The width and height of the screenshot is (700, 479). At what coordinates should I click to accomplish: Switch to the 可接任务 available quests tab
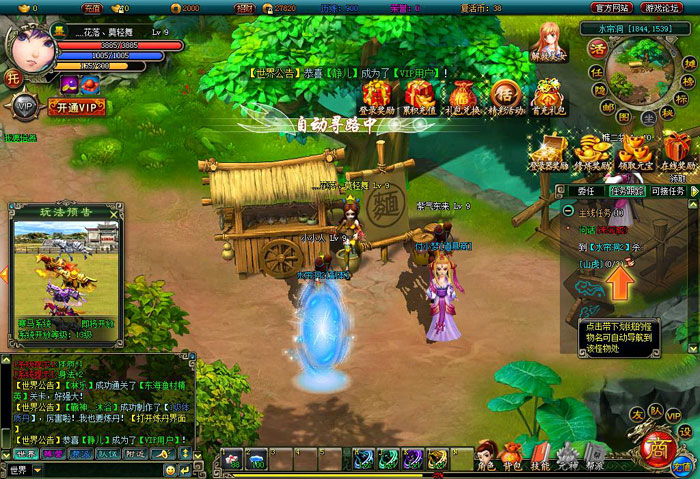click(667, 190)
